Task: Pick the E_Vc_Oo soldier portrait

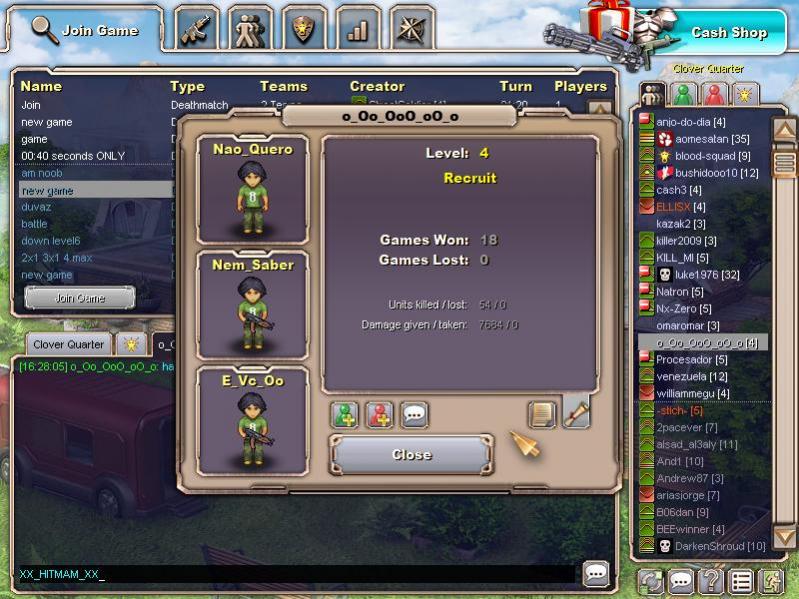Action: 252,421
